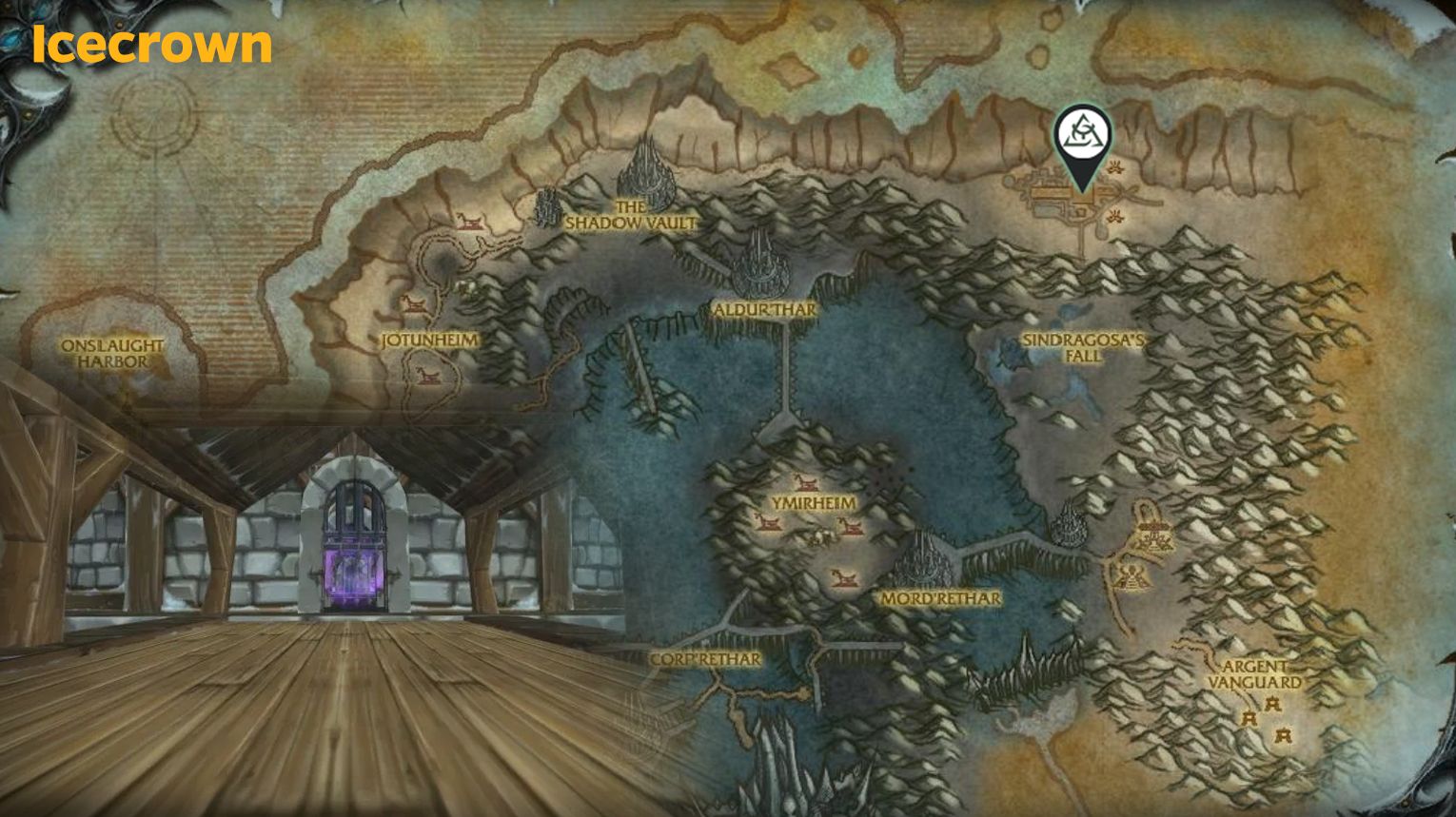Click the Icecrown title text
Viewport: 1456px width, 817px height.
[x=149, y=43]
